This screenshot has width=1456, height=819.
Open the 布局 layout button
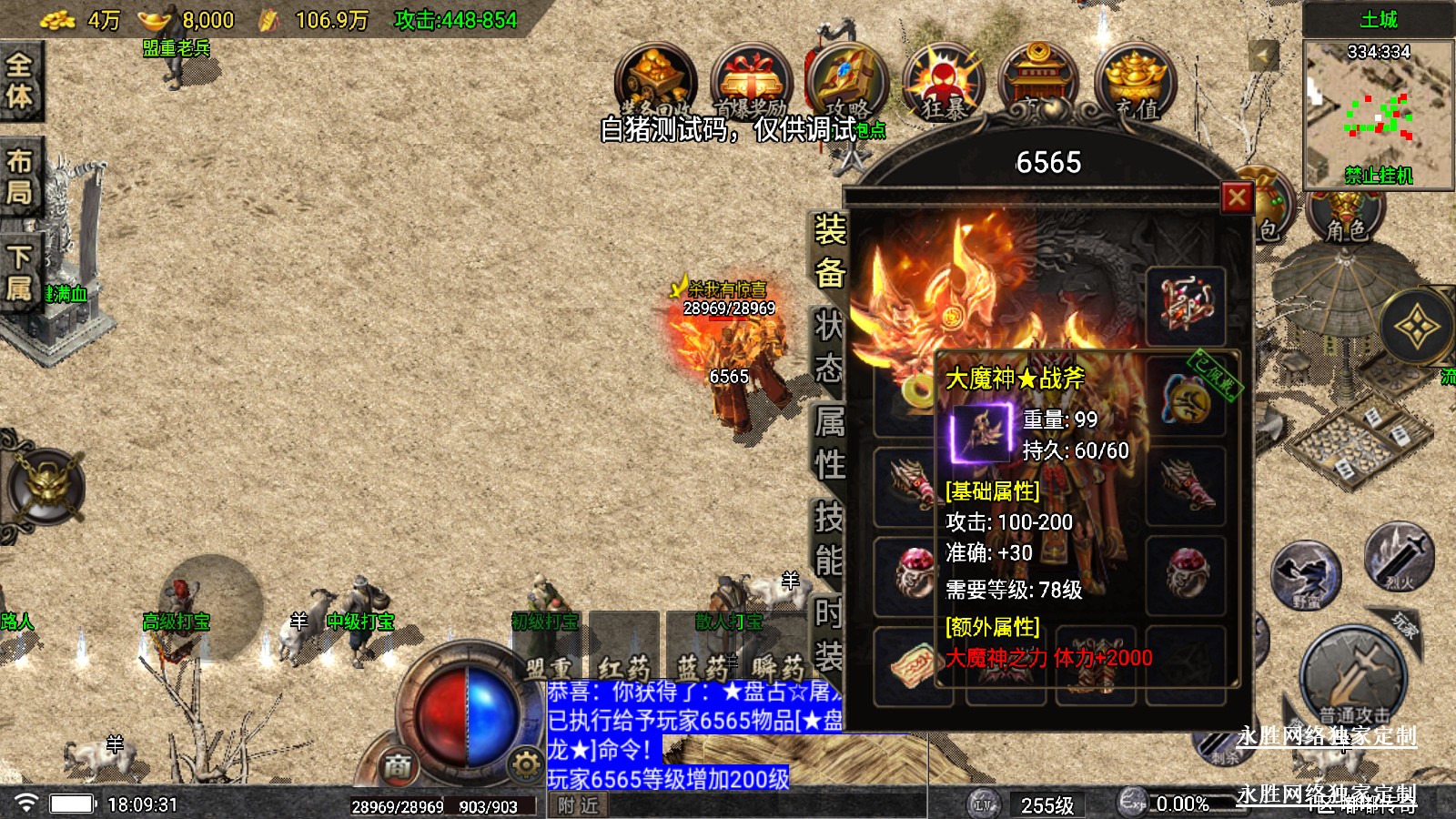tap(20, 177)
